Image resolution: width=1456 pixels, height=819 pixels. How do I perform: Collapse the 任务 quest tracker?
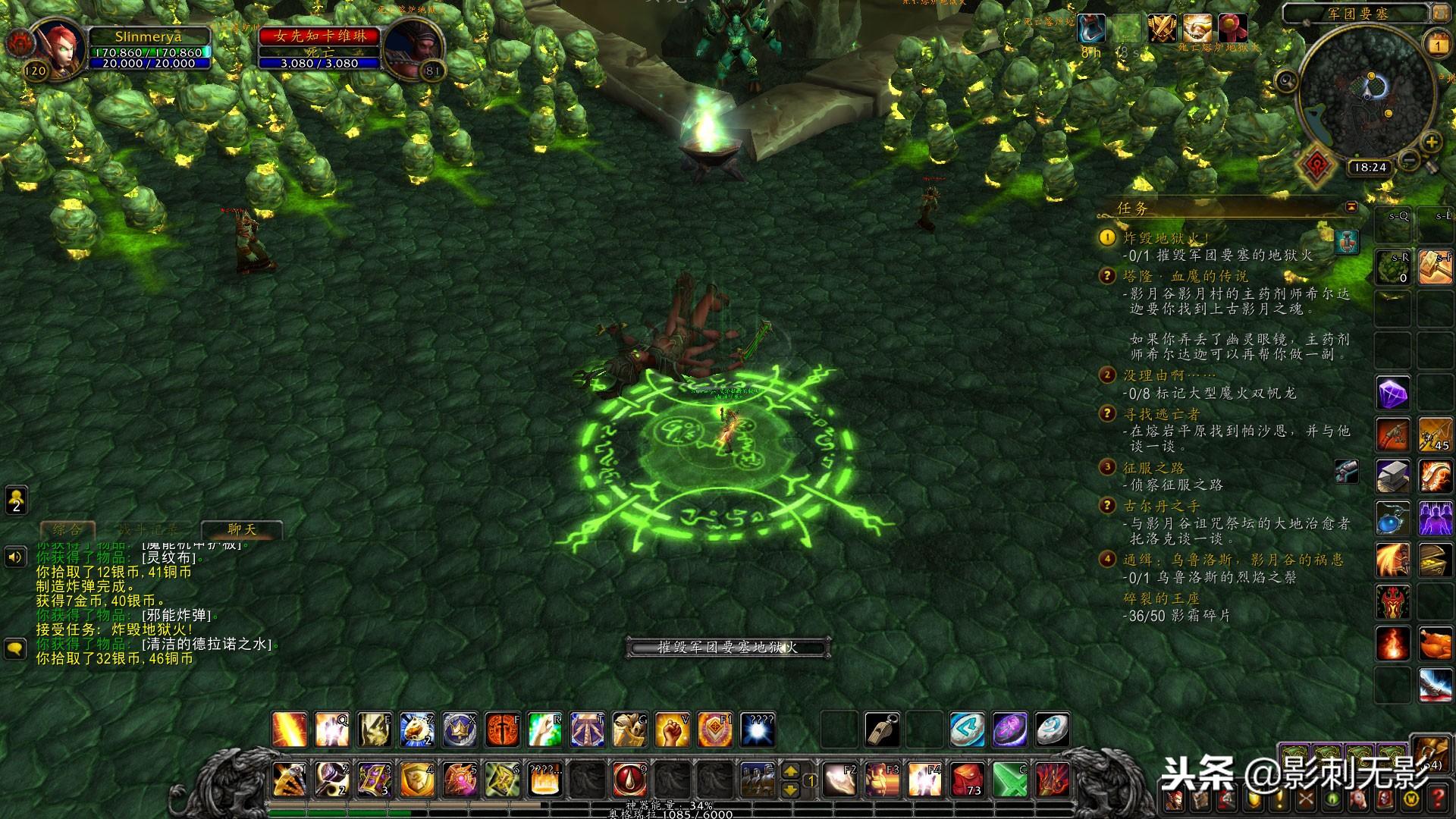[x=1351, y=207]
